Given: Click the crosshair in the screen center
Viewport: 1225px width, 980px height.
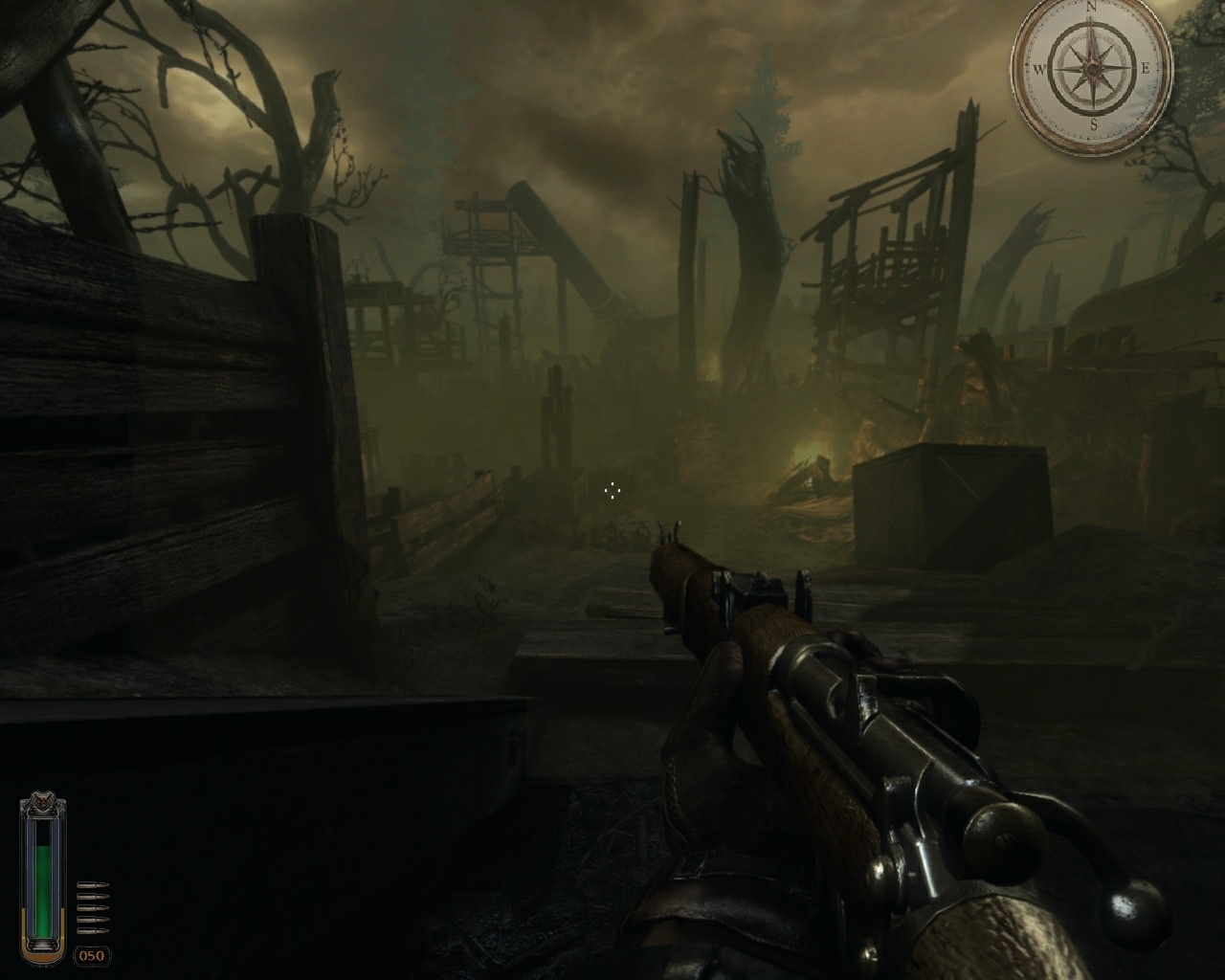Looking at the screenshot, I should pyautogui.click(x=612, y=490).
